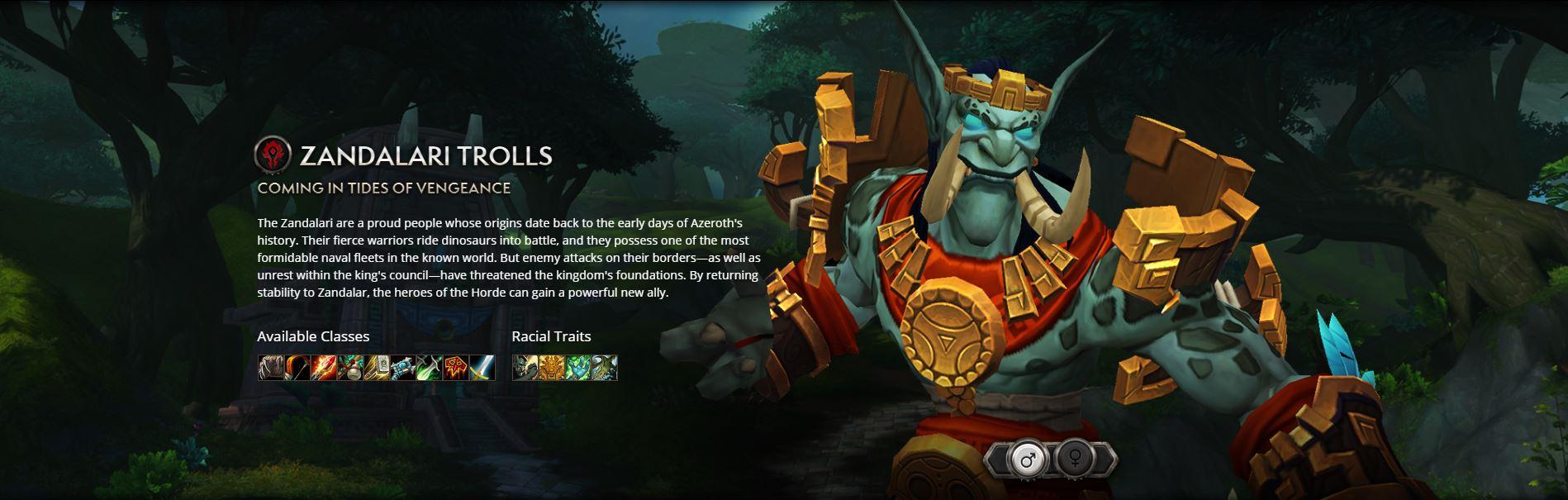Choose the Rogue green daggers icon
1568x500 pixels.
(429, 368)
